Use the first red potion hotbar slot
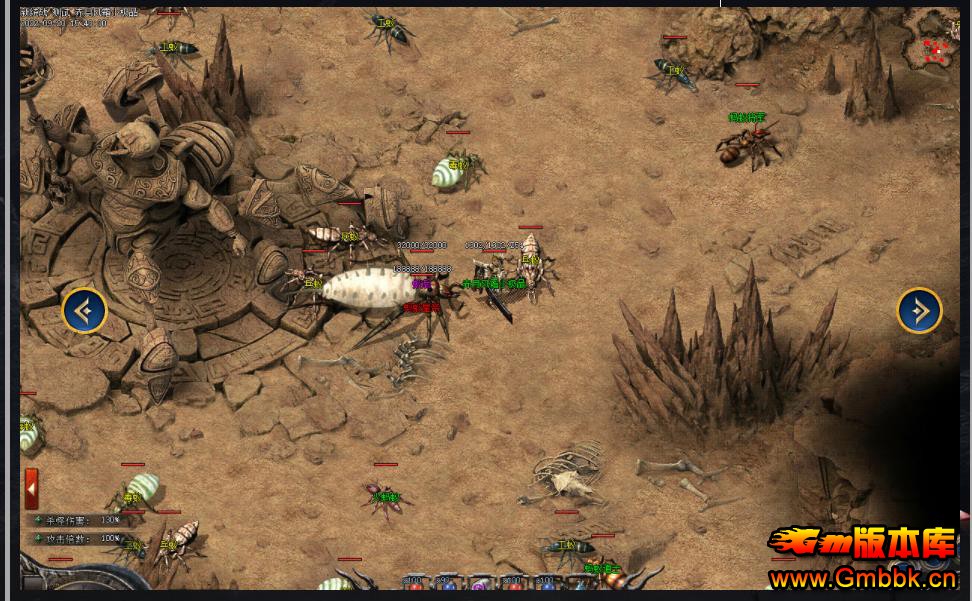 (414, 585)
